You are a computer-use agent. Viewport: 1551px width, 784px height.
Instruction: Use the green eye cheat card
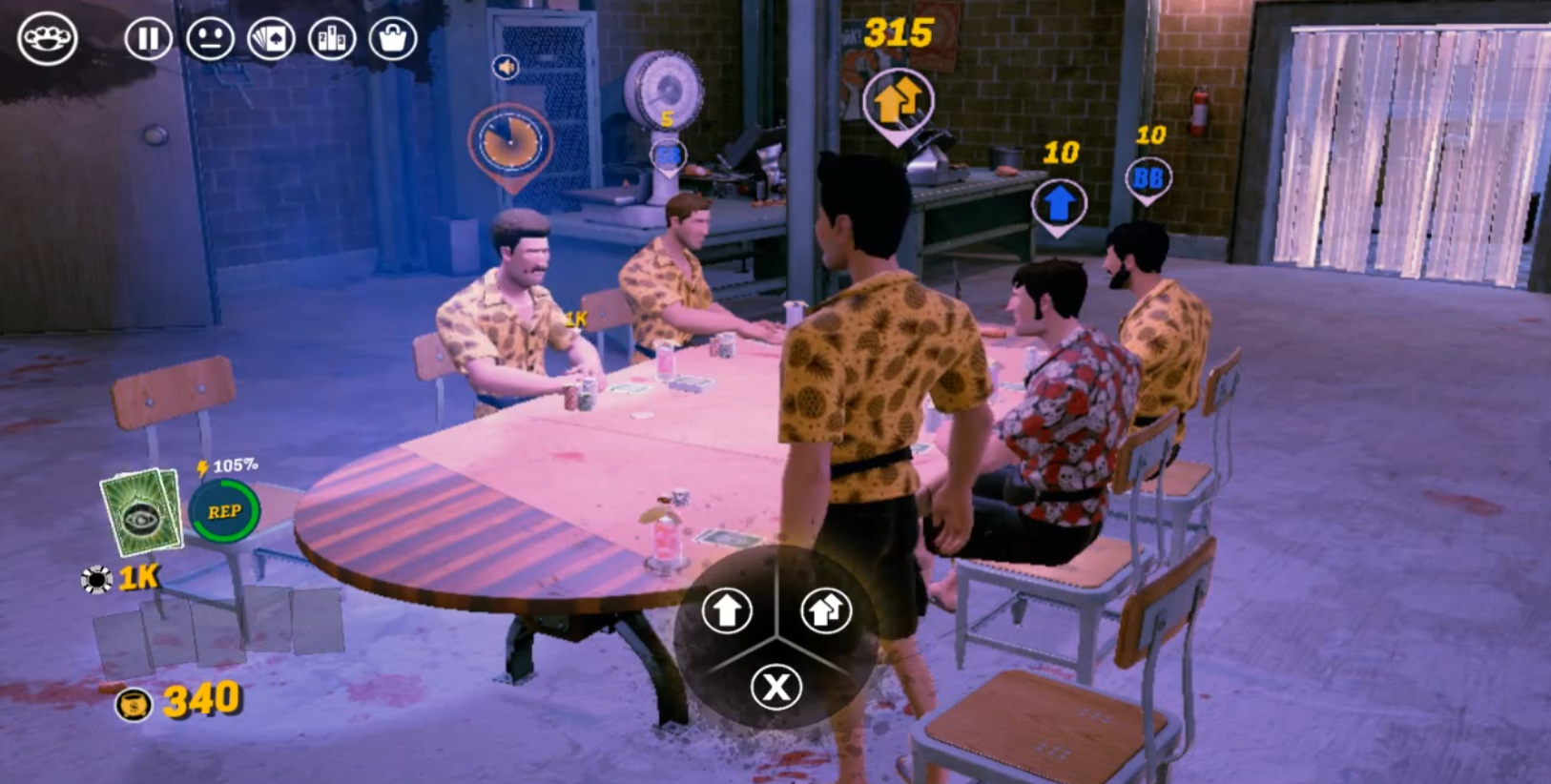[141, 512]
